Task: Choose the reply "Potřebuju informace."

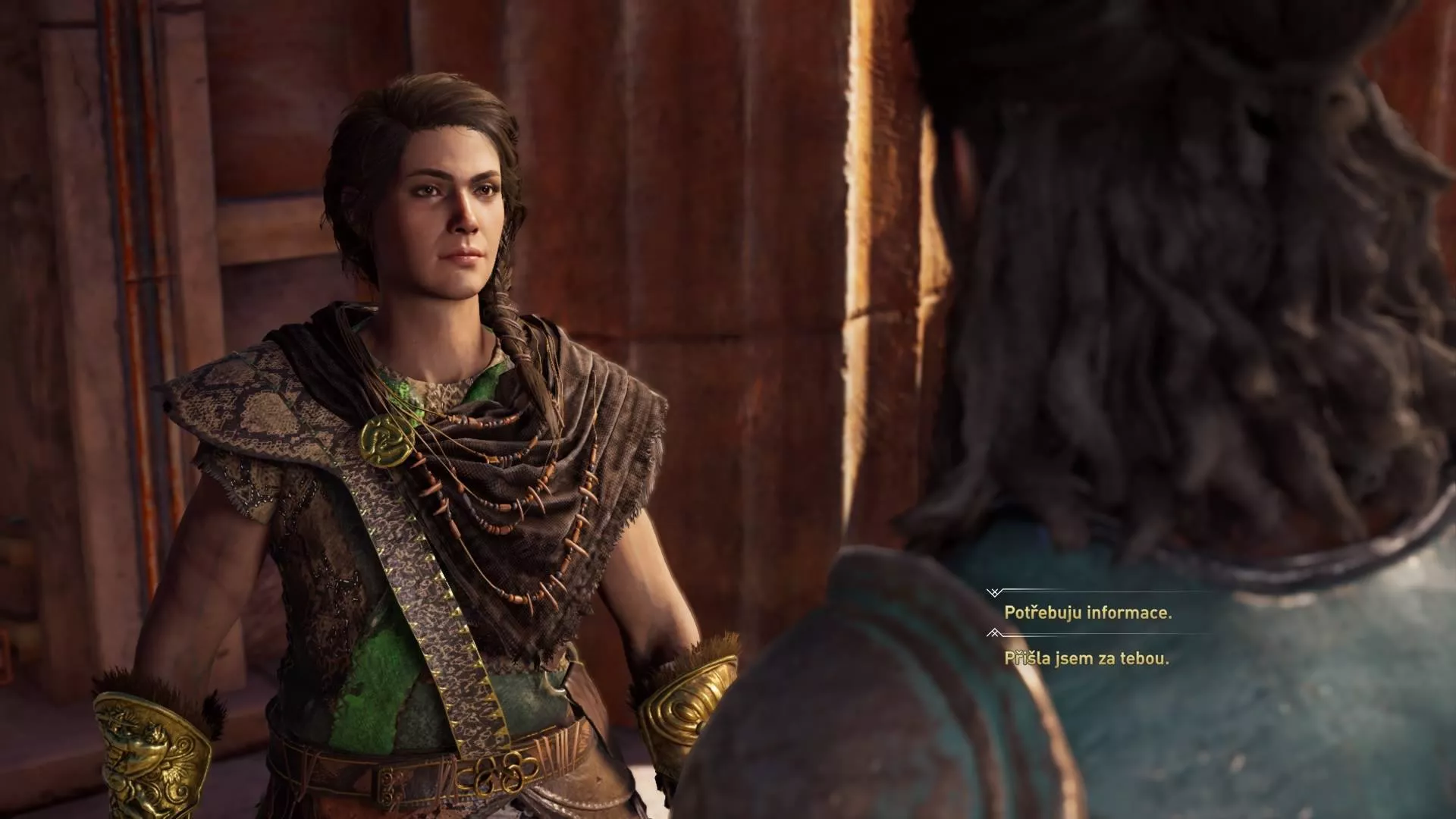Action: (x=1087, y=613)
